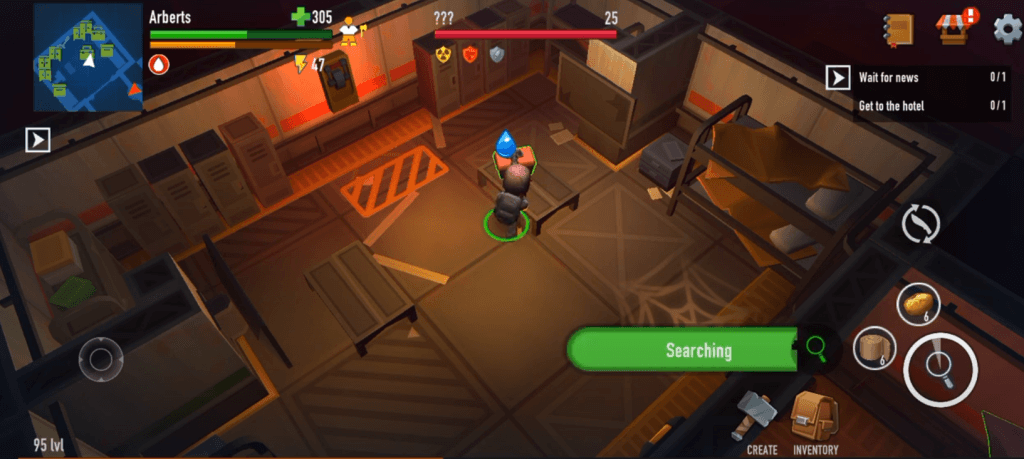Viewport: 1024px width, 459px height.
Task: Open the Create crafting menu
Action: (x=759, y=421)
